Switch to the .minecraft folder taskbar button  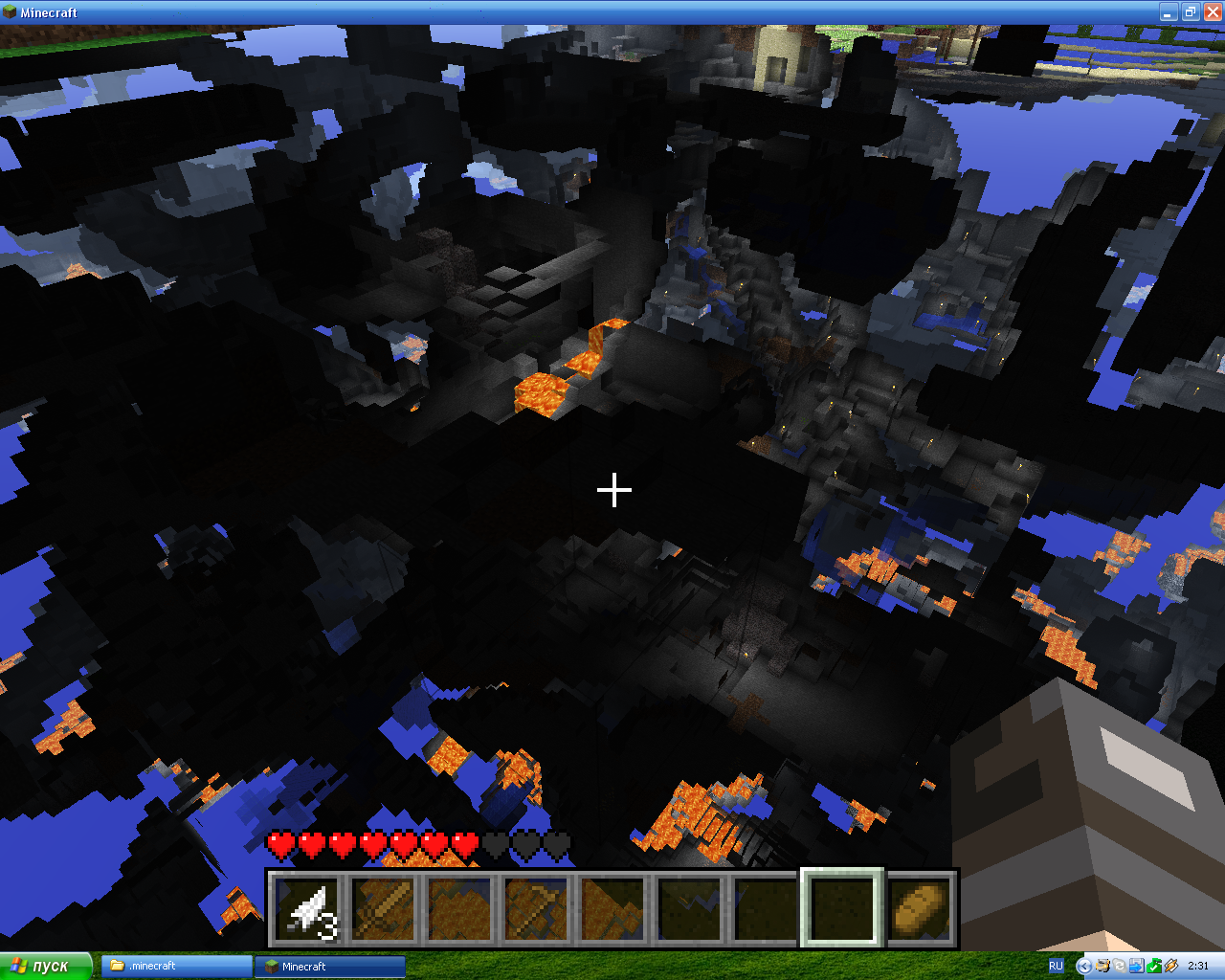pos(176,966)
